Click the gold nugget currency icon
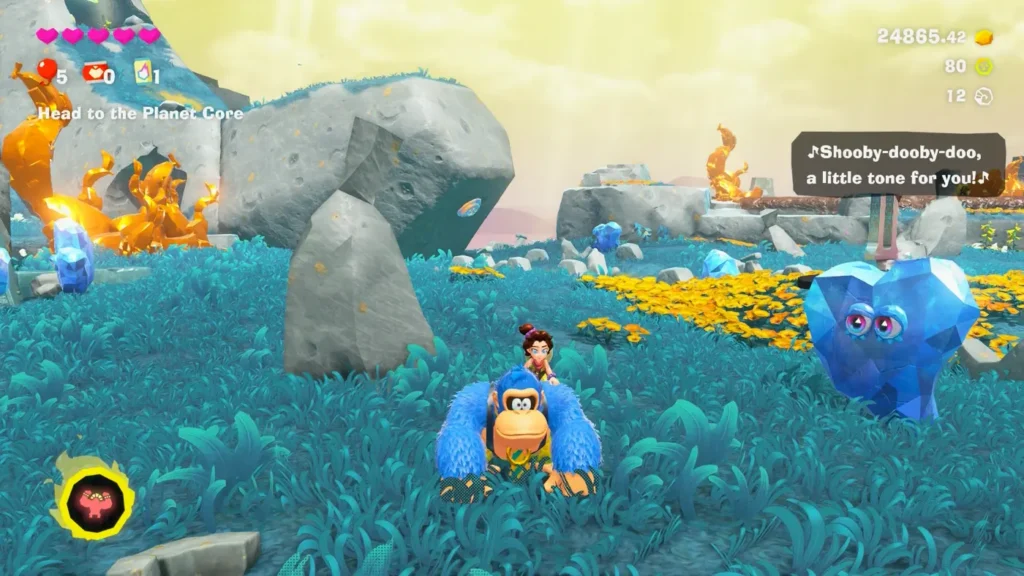 pyautogui.click(x=984, y=37)
